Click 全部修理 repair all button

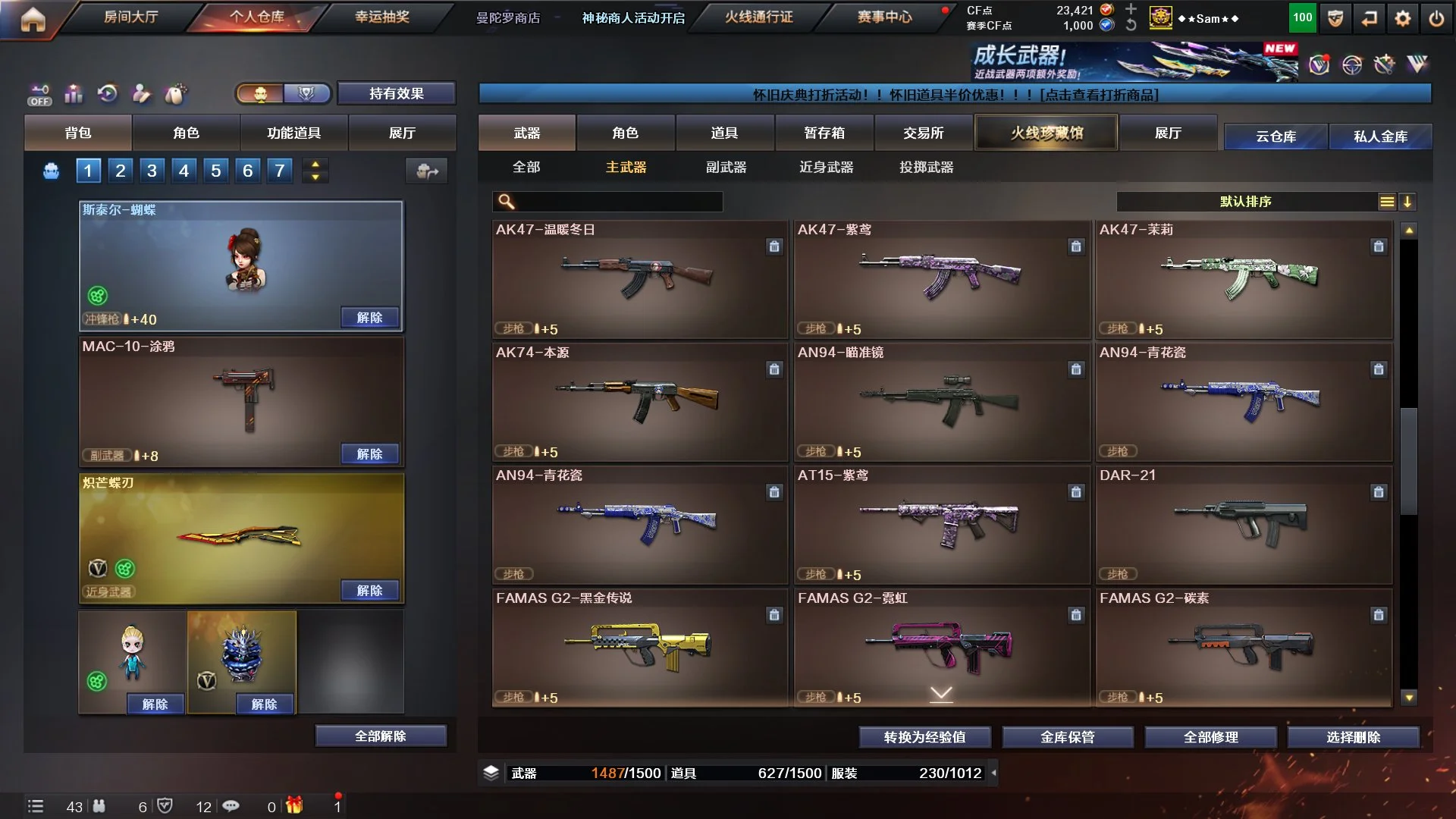pos(1210,737)
